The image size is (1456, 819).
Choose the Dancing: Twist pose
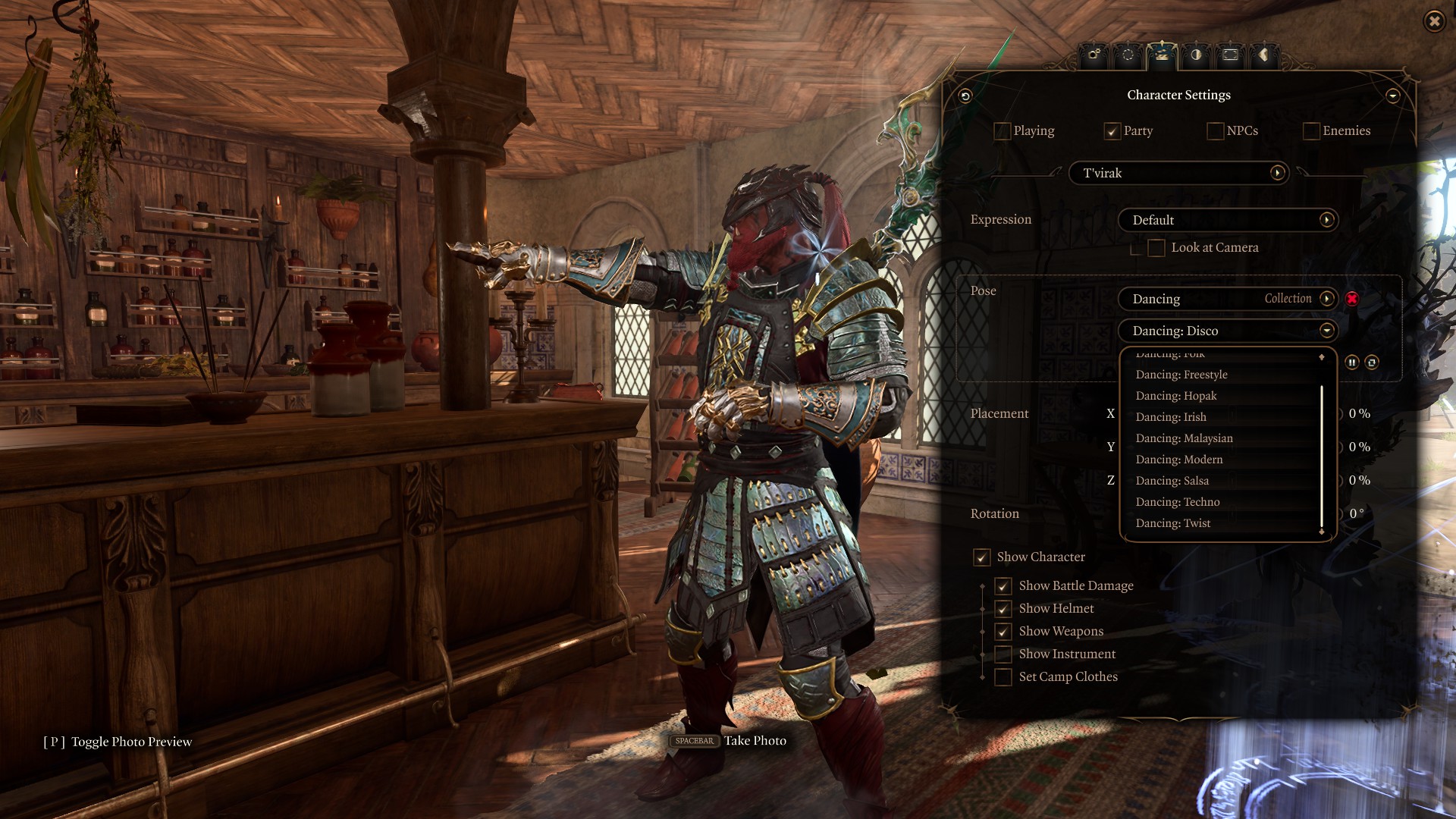click(x=1173, y=523)
